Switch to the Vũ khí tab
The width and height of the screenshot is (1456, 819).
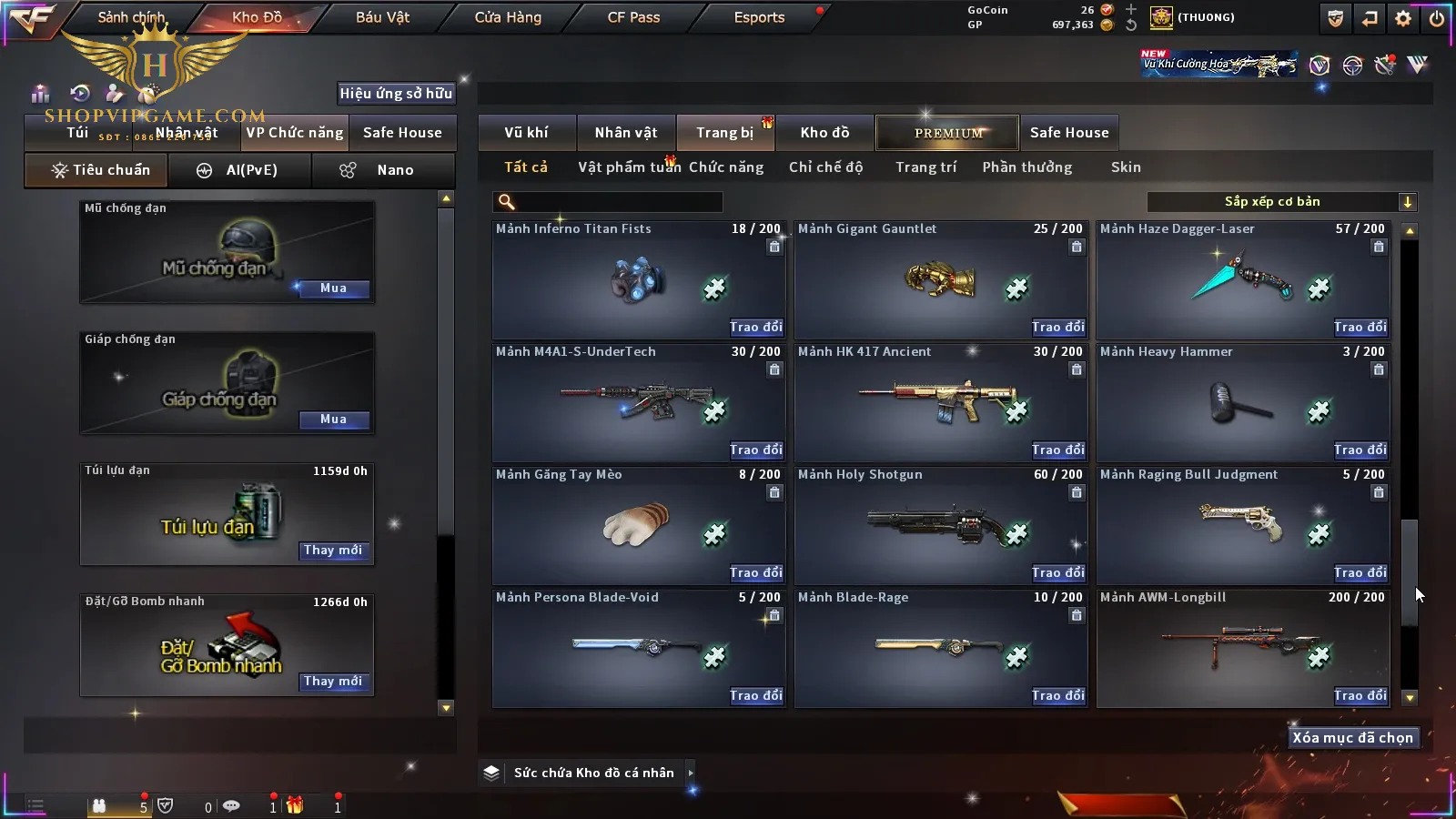point(526,133)
